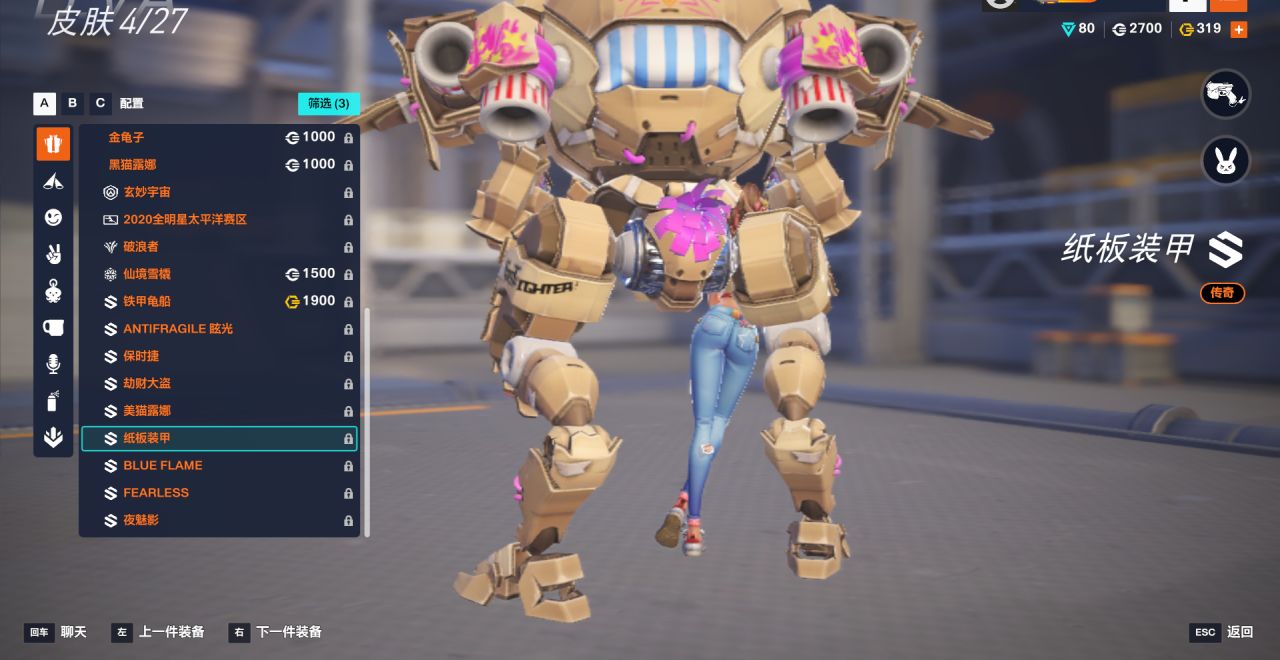Add currency with the orange plus button
This screenshot has height=660, width=1280.
tap(1238, 29)
